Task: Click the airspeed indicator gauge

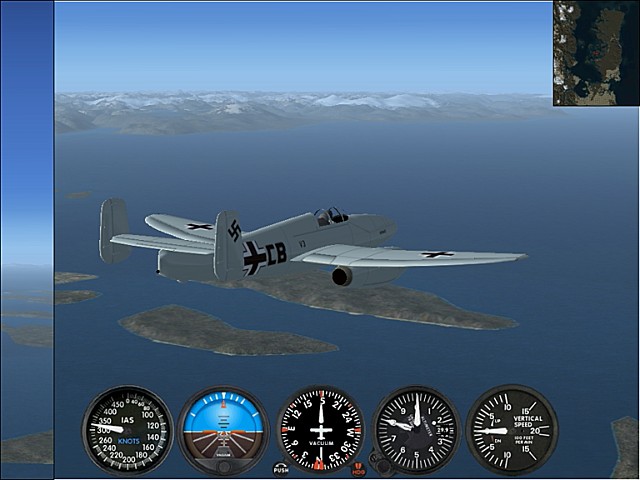Action: coord(127,430)
